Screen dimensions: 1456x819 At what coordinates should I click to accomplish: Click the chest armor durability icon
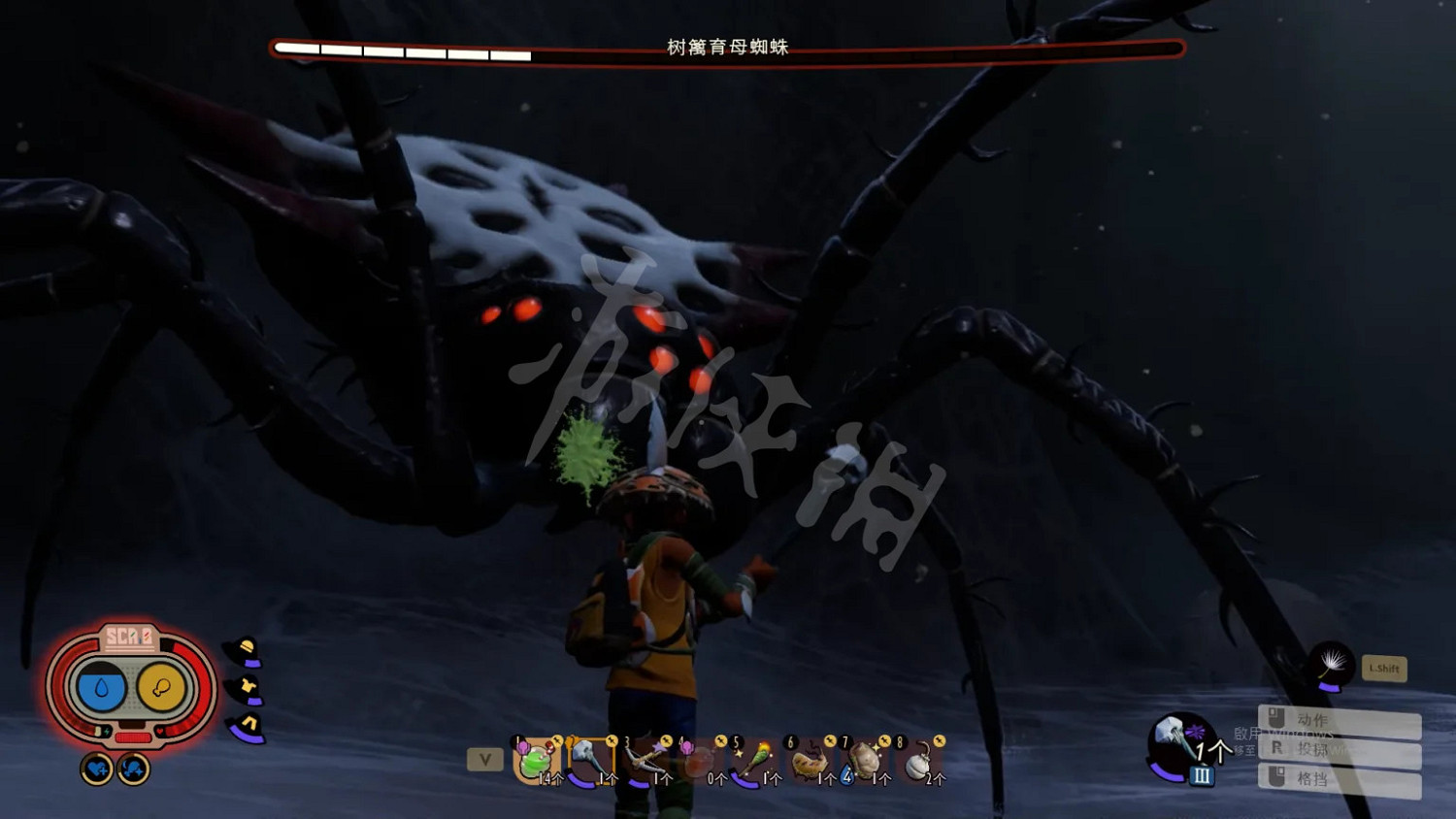point(248,689)
